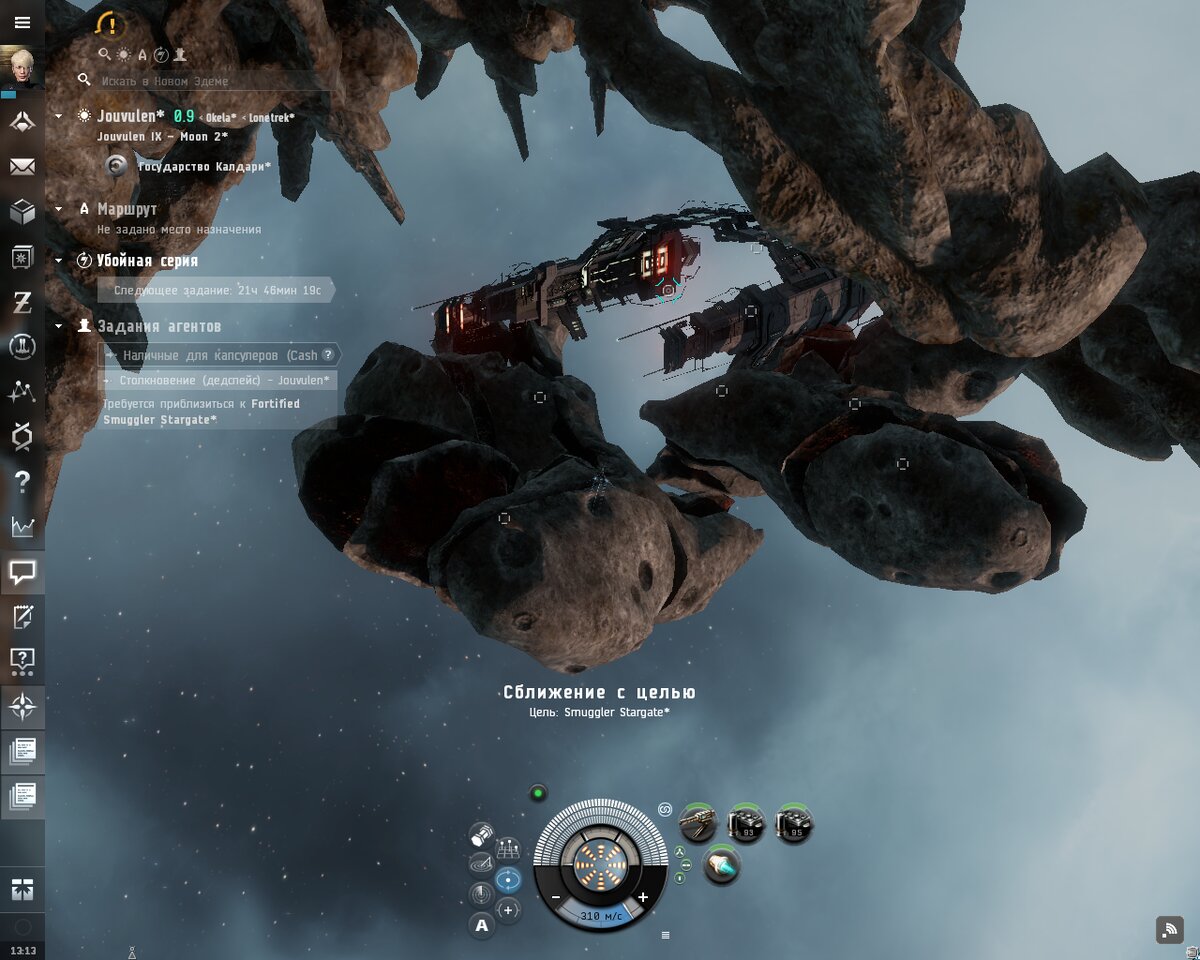The width and height of the screenshot is (1200, 960).
Task: Activate the cyan-tipped propulsion module
Action: (722, 866)
